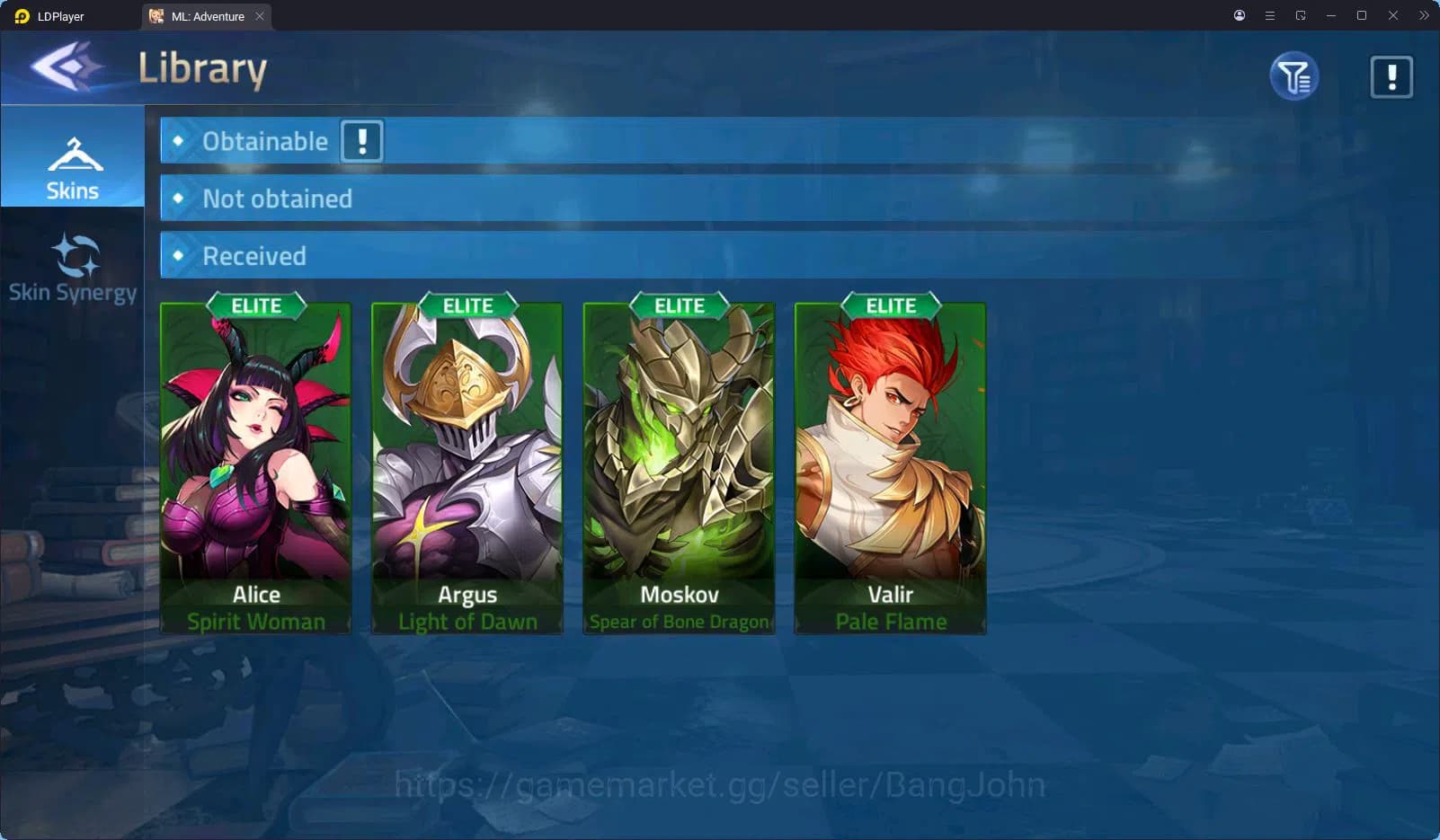Click the double-arrow icon at top right
Screen dimensions: 1440x840
pos(1425,15)
